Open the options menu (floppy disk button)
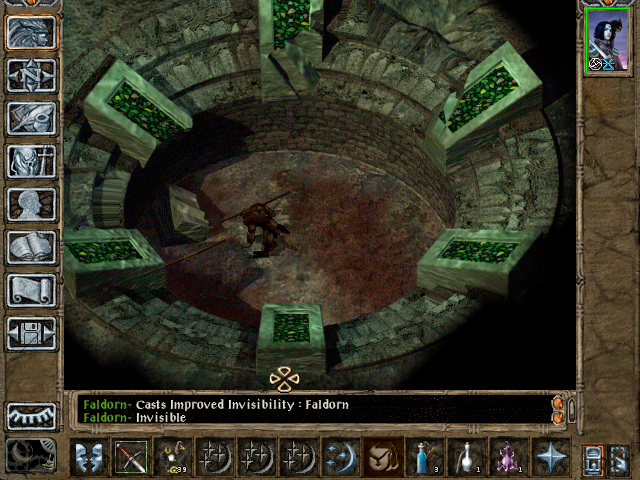 click(31, 333)
